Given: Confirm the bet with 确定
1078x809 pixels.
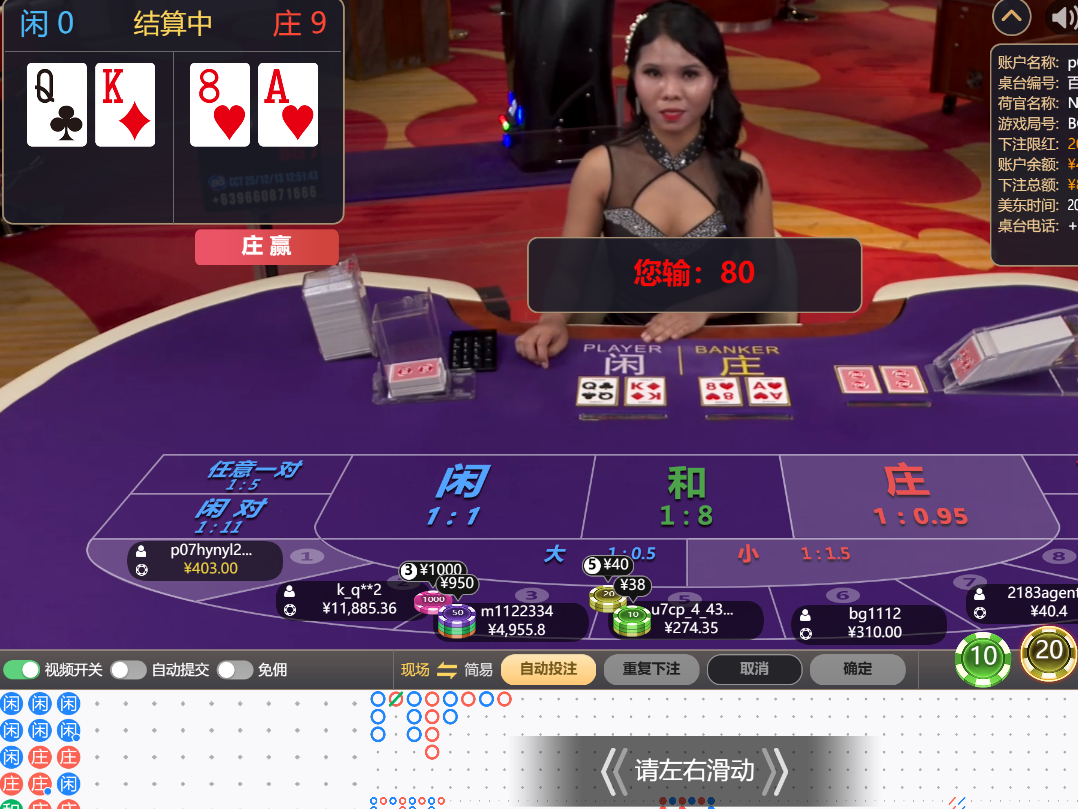Looking at the screenshot, I should [857, 669].
